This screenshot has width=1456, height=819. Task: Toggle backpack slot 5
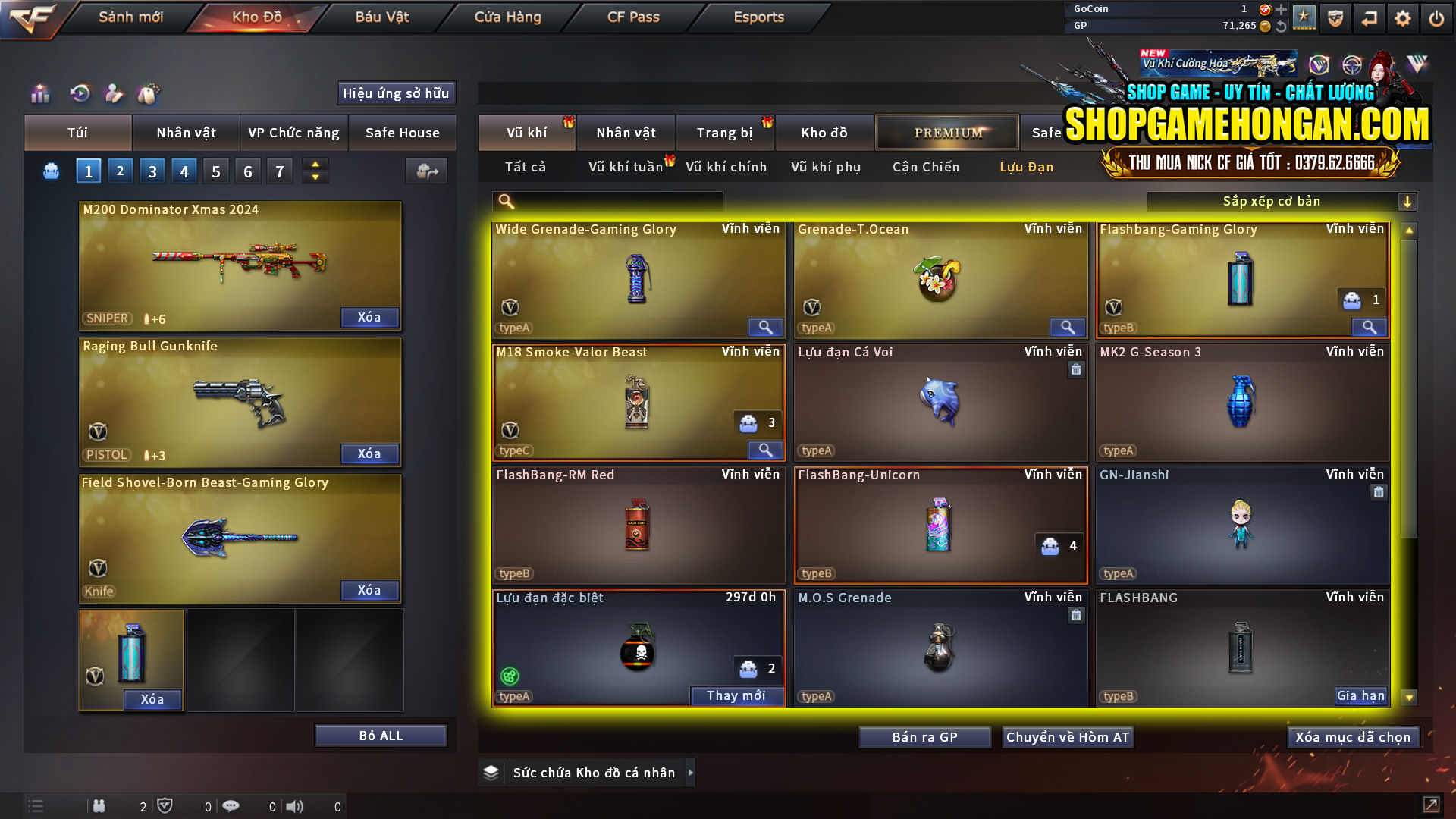point(215,171)
